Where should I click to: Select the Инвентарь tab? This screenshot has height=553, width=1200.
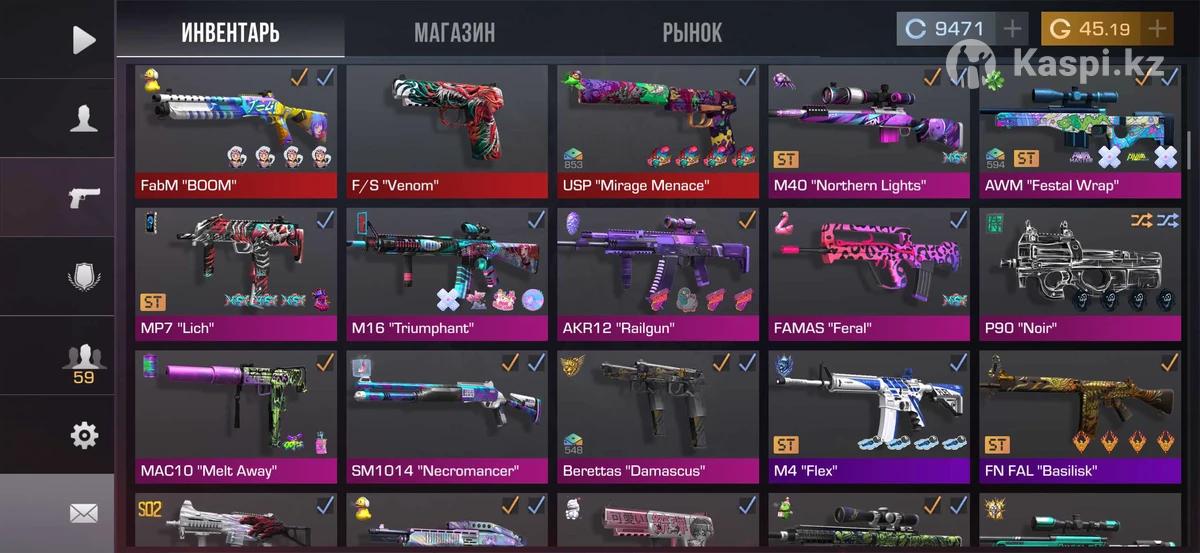click(230, 32)
